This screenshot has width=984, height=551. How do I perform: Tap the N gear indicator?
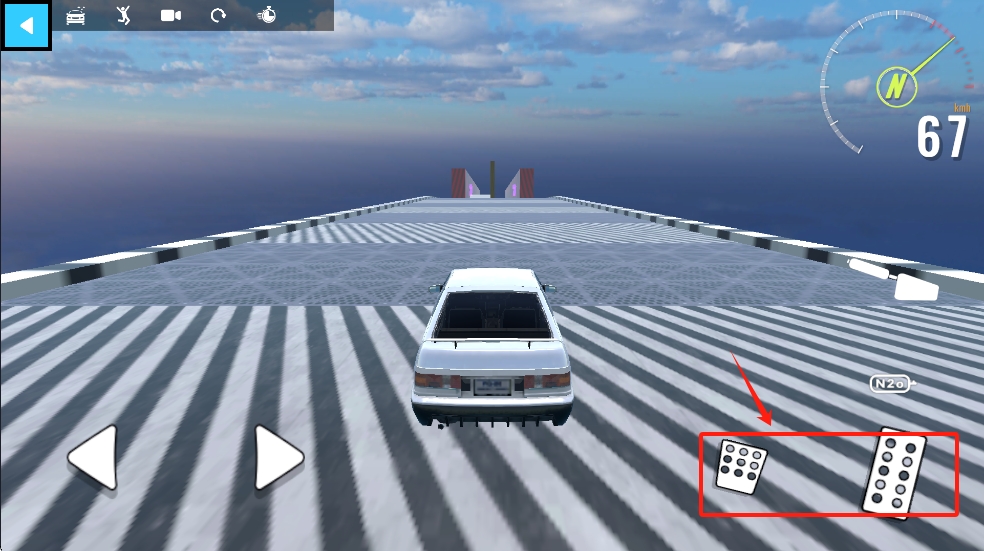click(897, 86)
